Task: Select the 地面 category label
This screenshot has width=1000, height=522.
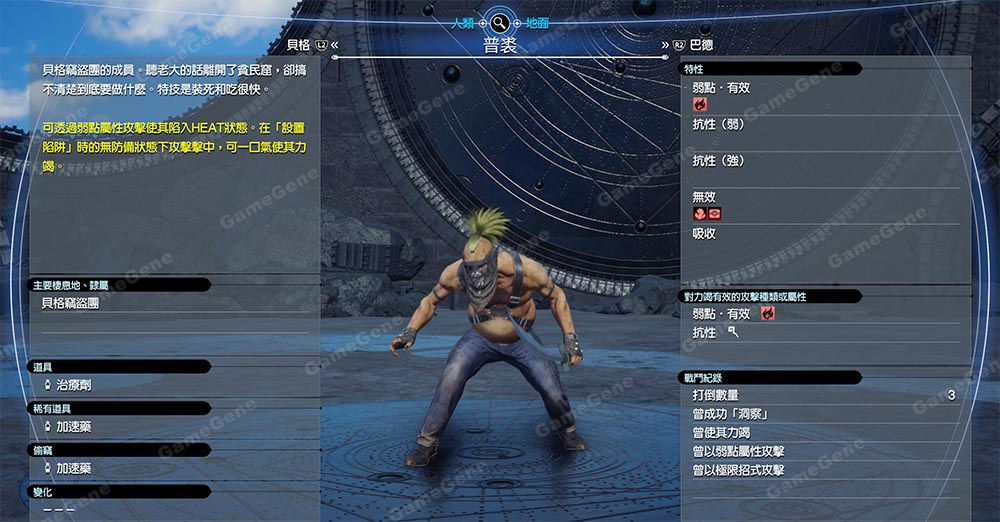Action: tap(537, 22)
